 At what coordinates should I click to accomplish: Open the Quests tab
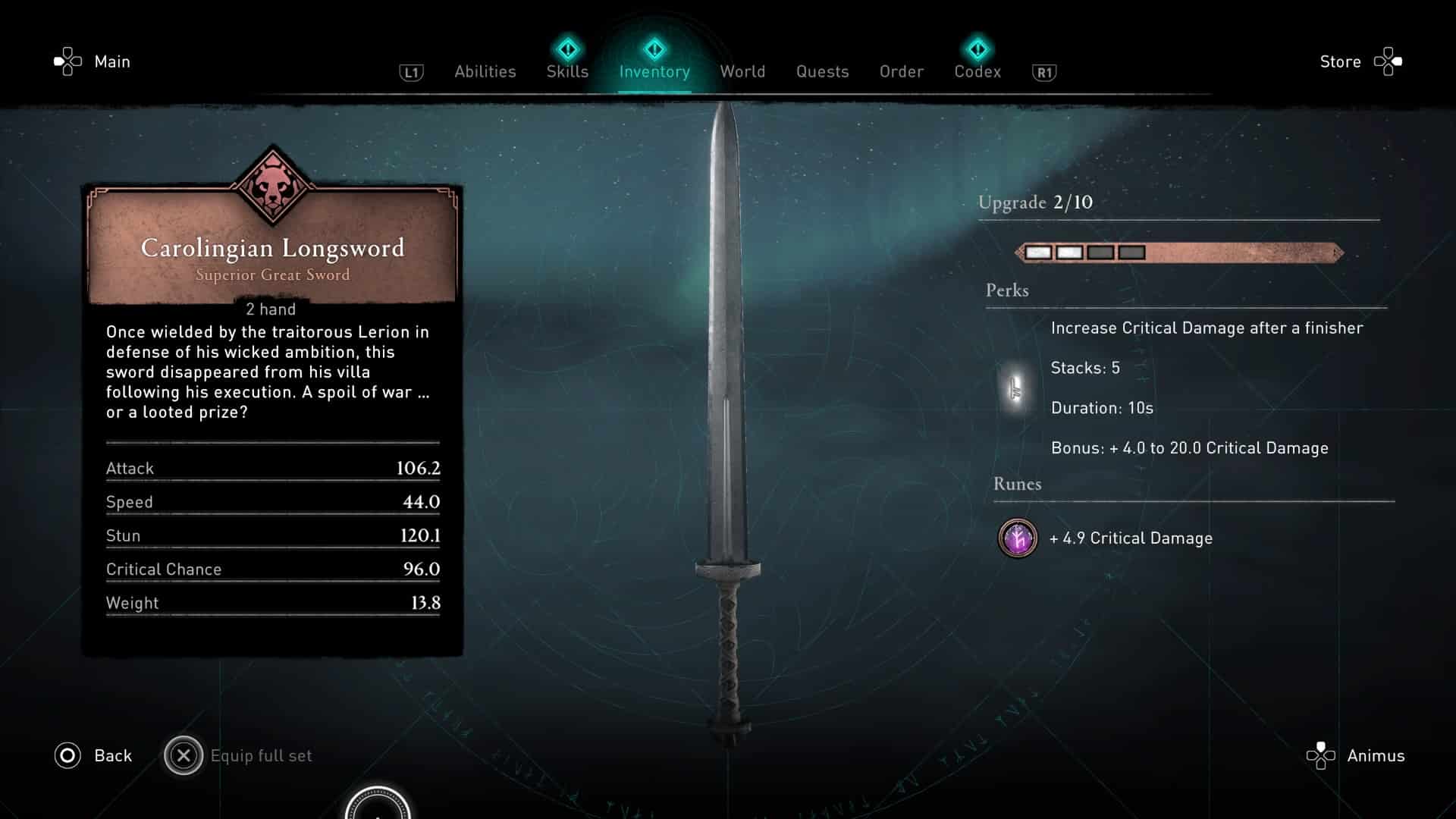tap(822, 71)
